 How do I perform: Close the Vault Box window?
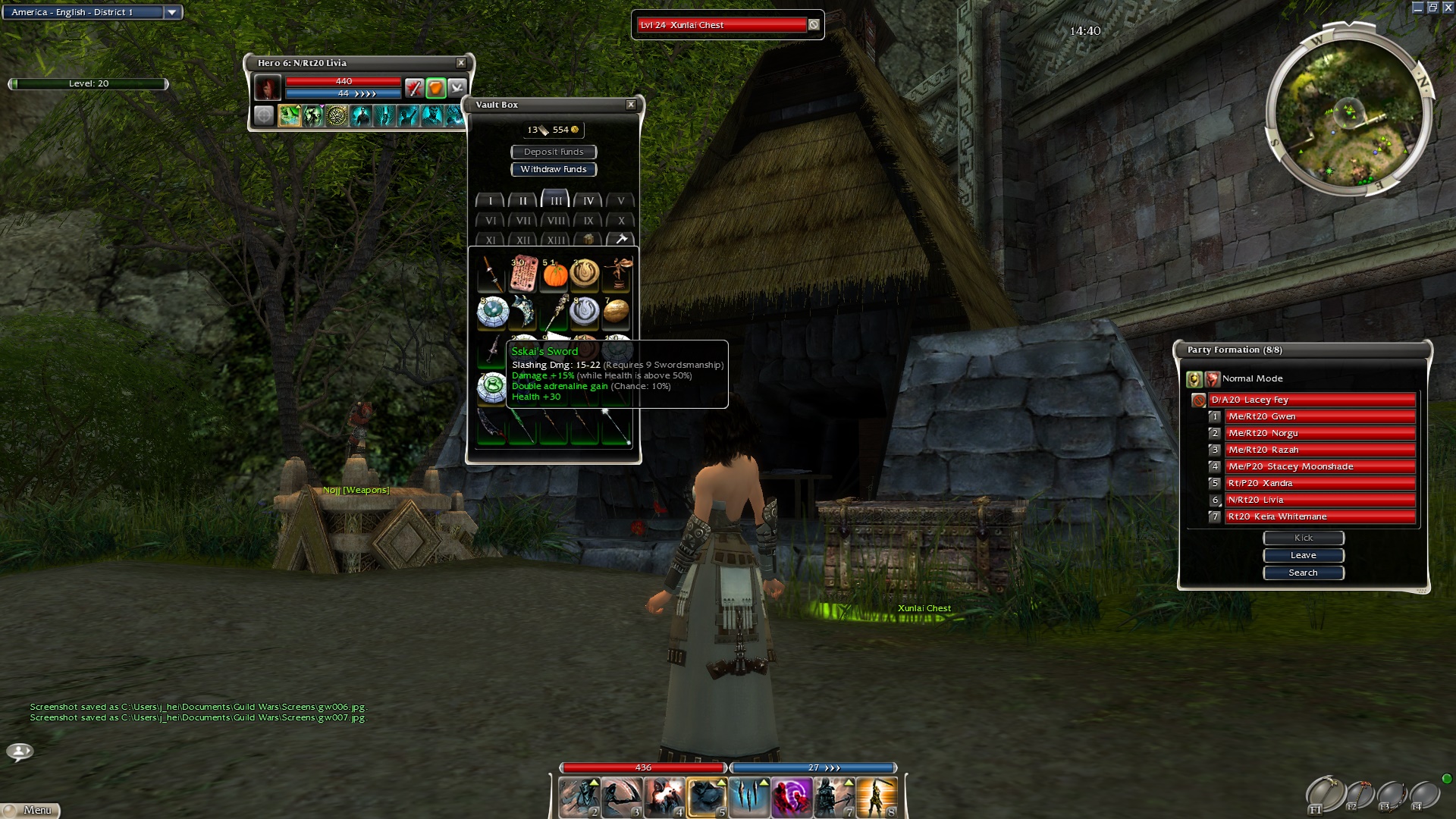click(x=631, y=105)
